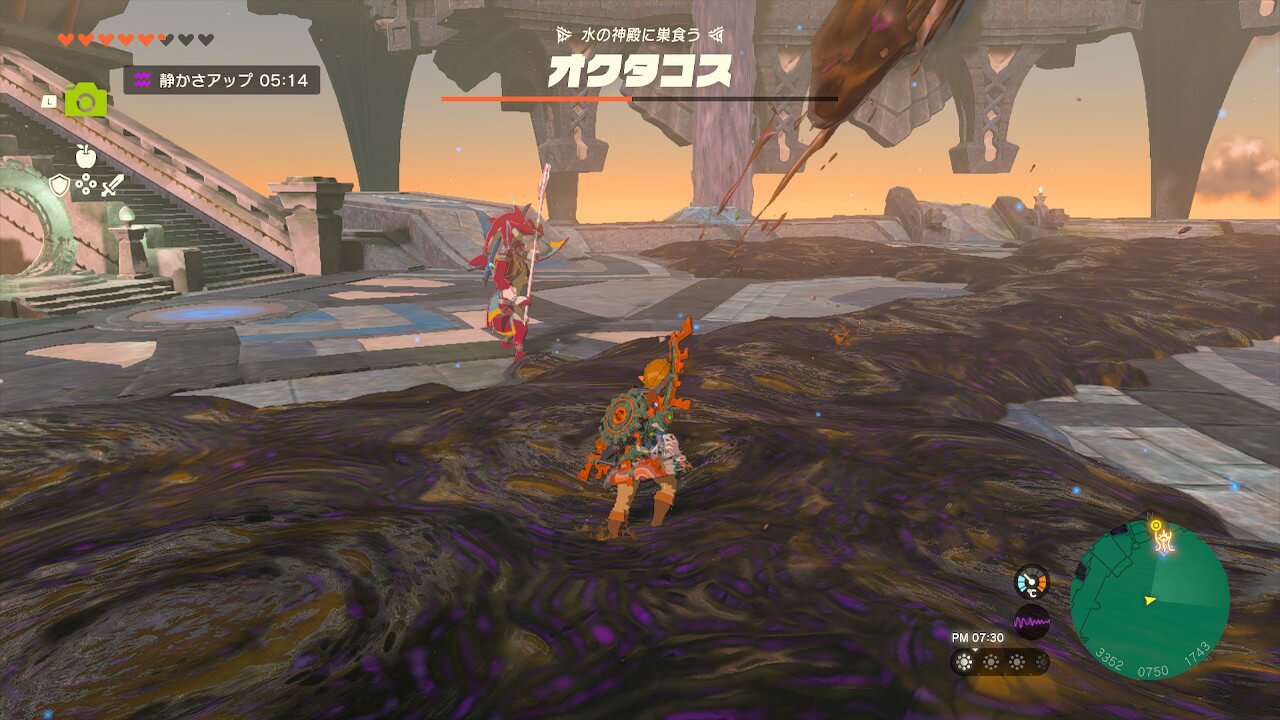The image size is (1280, 720).
Task: Open the circular green minimap
Action: point(1149,600)
